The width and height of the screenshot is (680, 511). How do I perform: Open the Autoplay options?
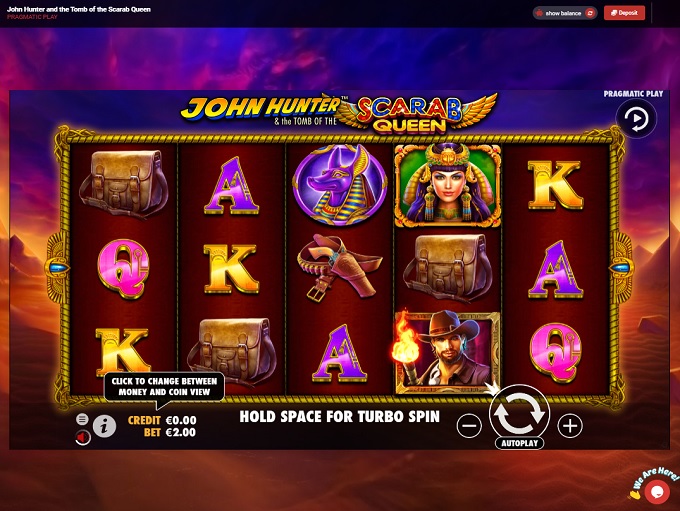[519, 442]
